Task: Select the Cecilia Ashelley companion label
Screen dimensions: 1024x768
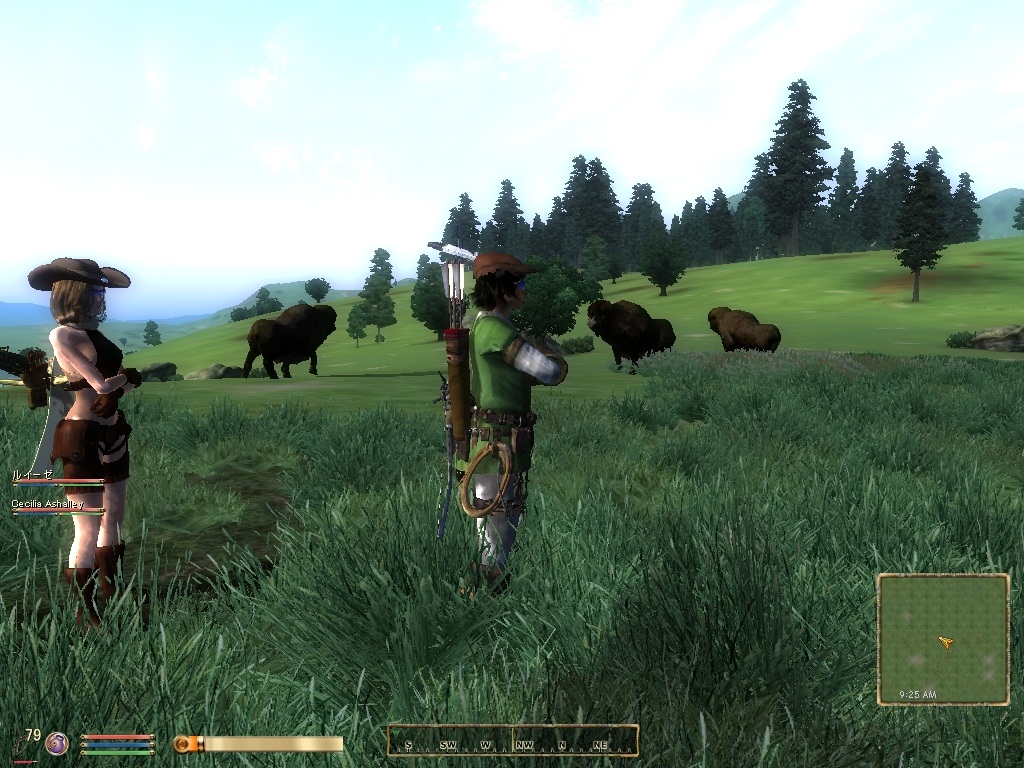Action: point(47,505)
